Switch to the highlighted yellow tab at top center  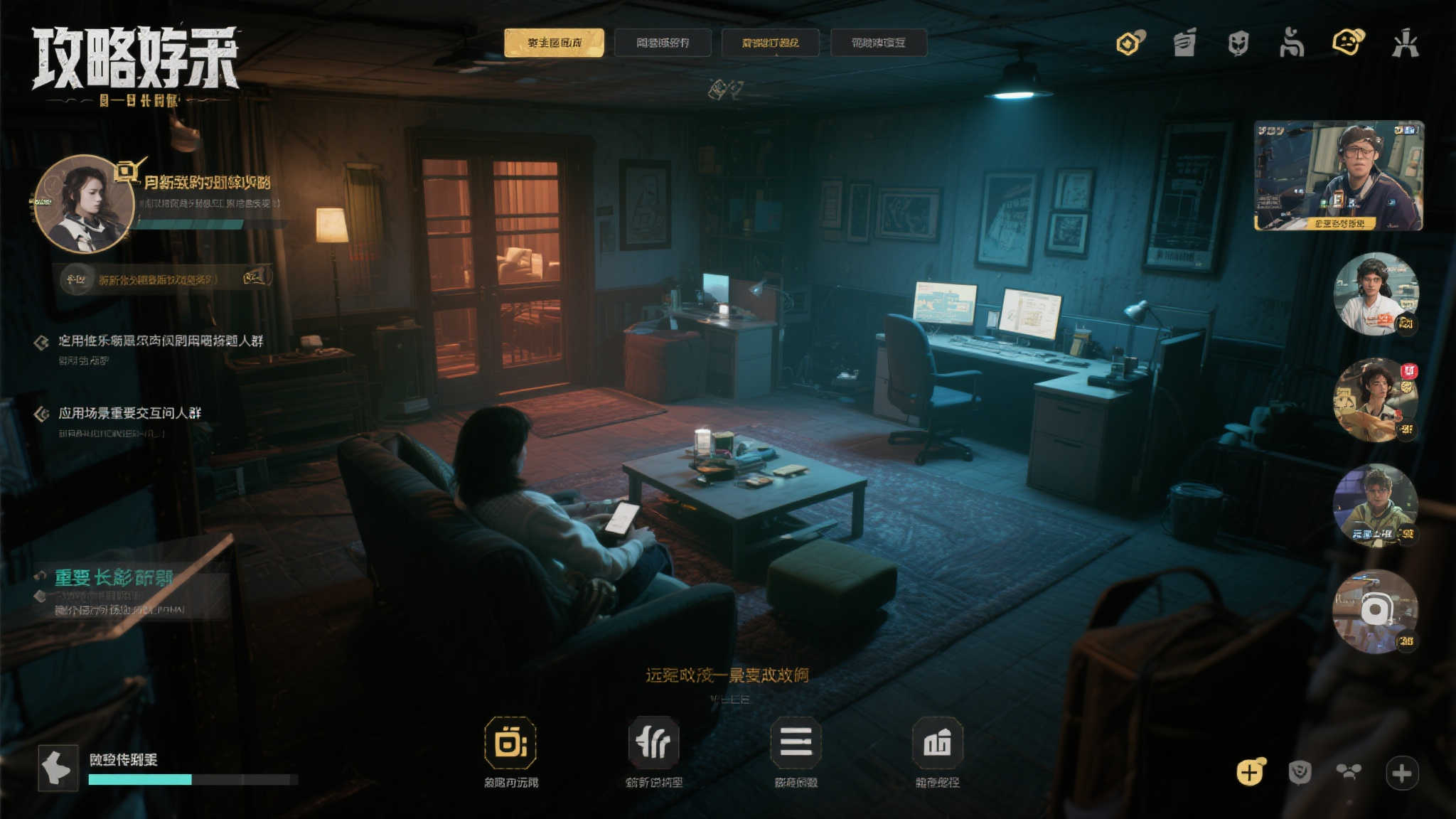[554, 43]
